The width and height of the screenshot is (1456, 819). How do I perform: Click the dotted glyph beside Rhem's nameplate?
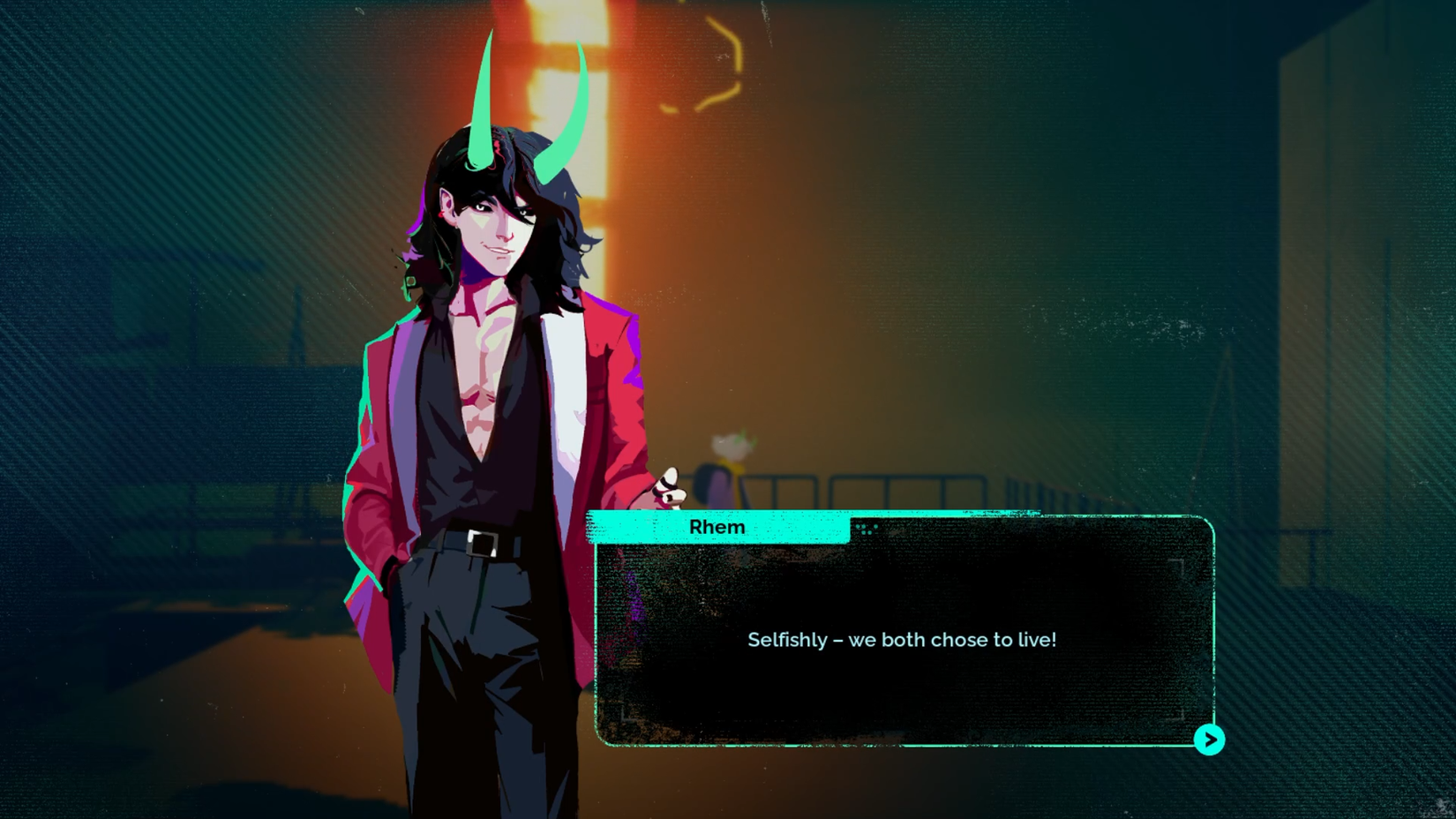pyautogui.click(x=867, y=528)
